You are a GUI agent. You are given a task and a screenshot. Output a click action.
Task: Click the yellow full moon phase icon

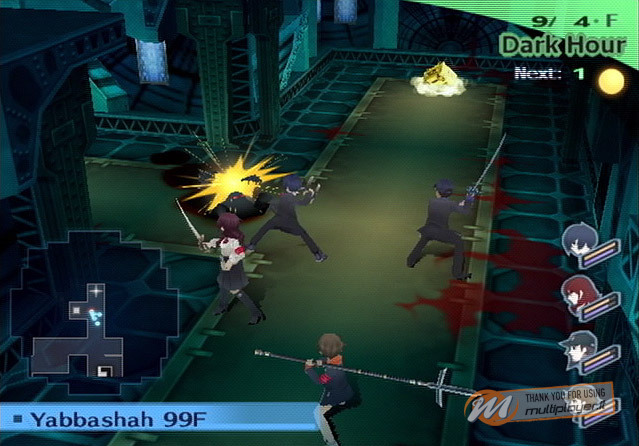tap(611, 81)
